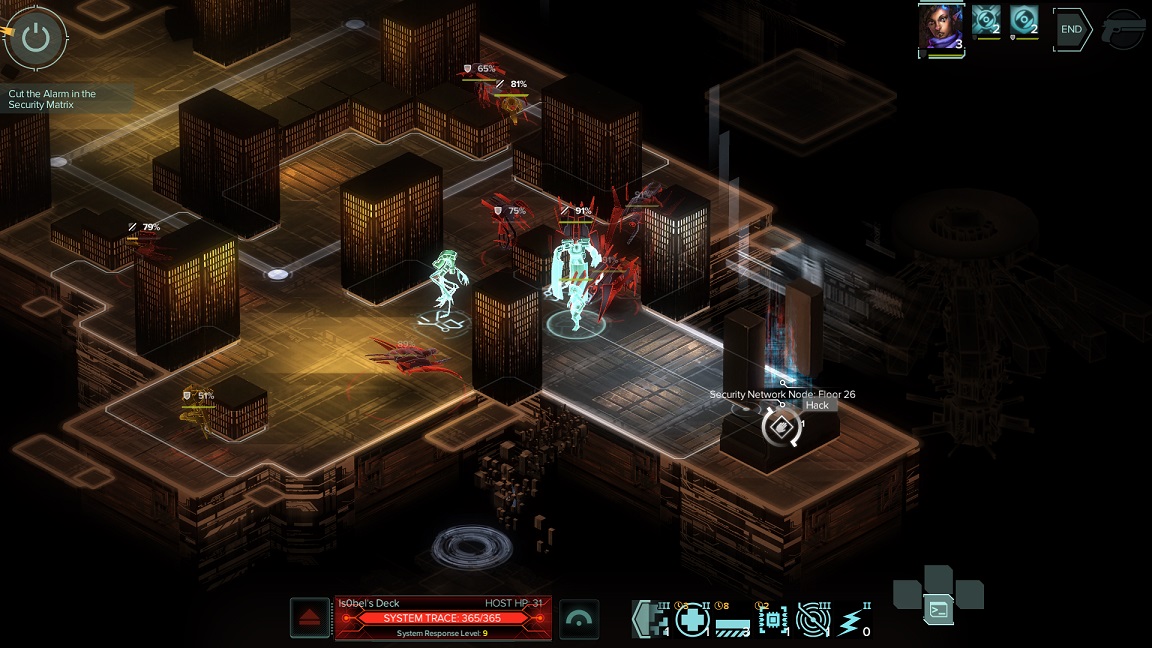Click the red eject jack-out button

(310, 618)
